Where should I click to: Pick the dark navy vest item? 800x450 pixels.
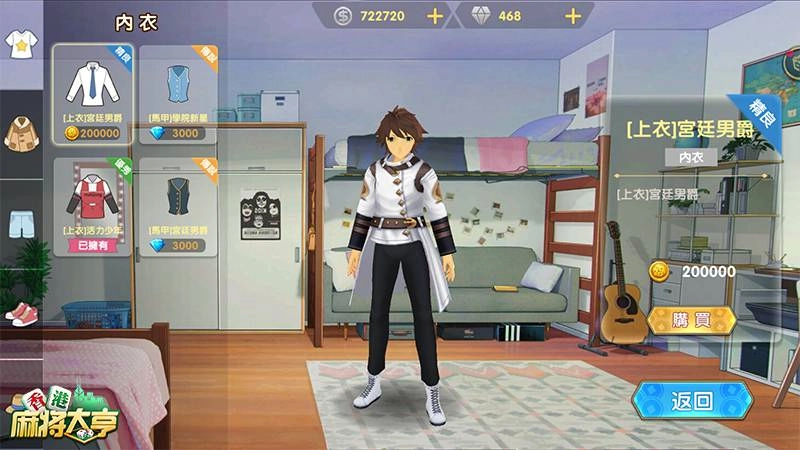pos(177,205)
